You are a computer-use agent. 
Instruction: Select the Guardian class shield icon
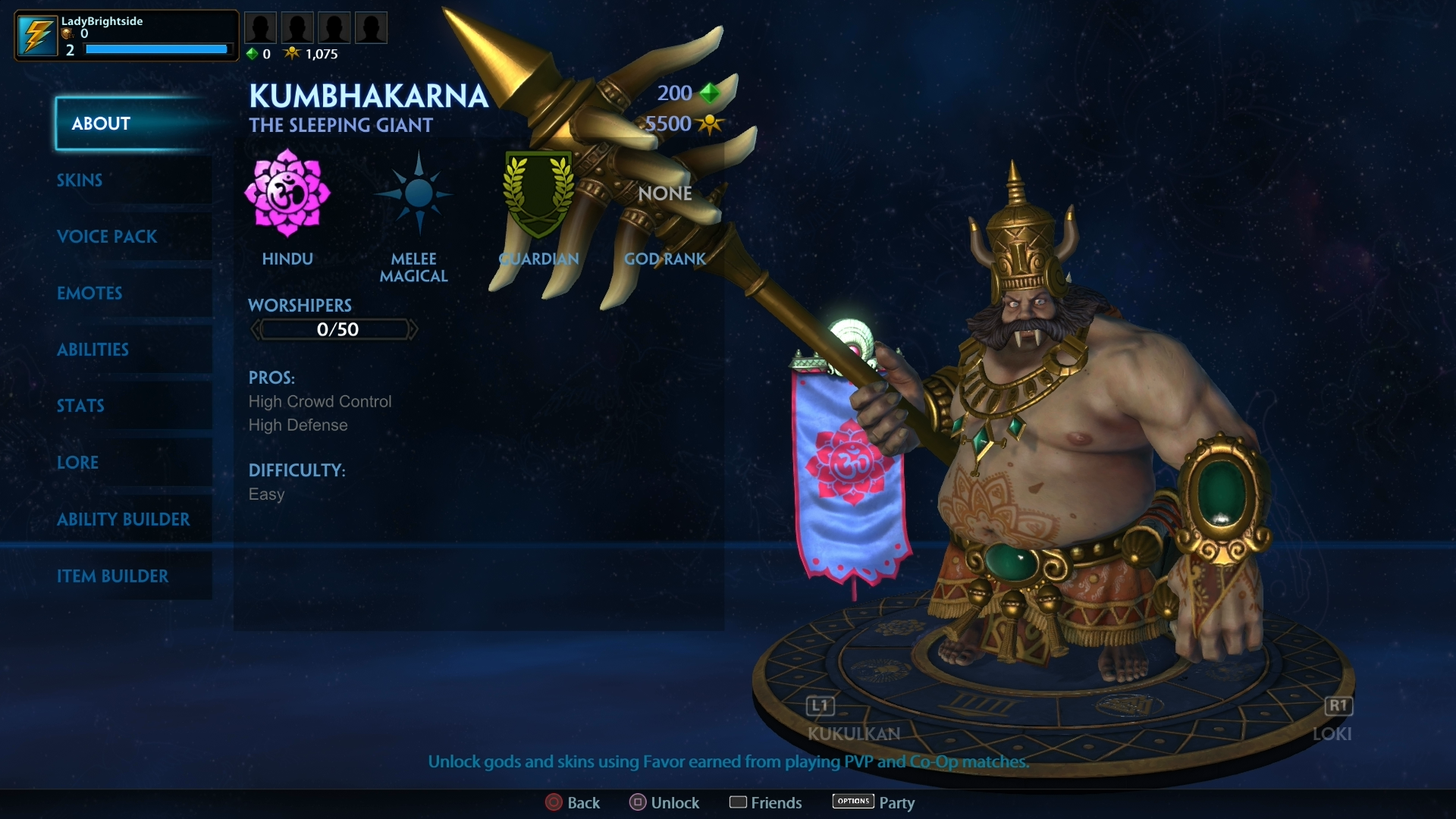point(538,194)
